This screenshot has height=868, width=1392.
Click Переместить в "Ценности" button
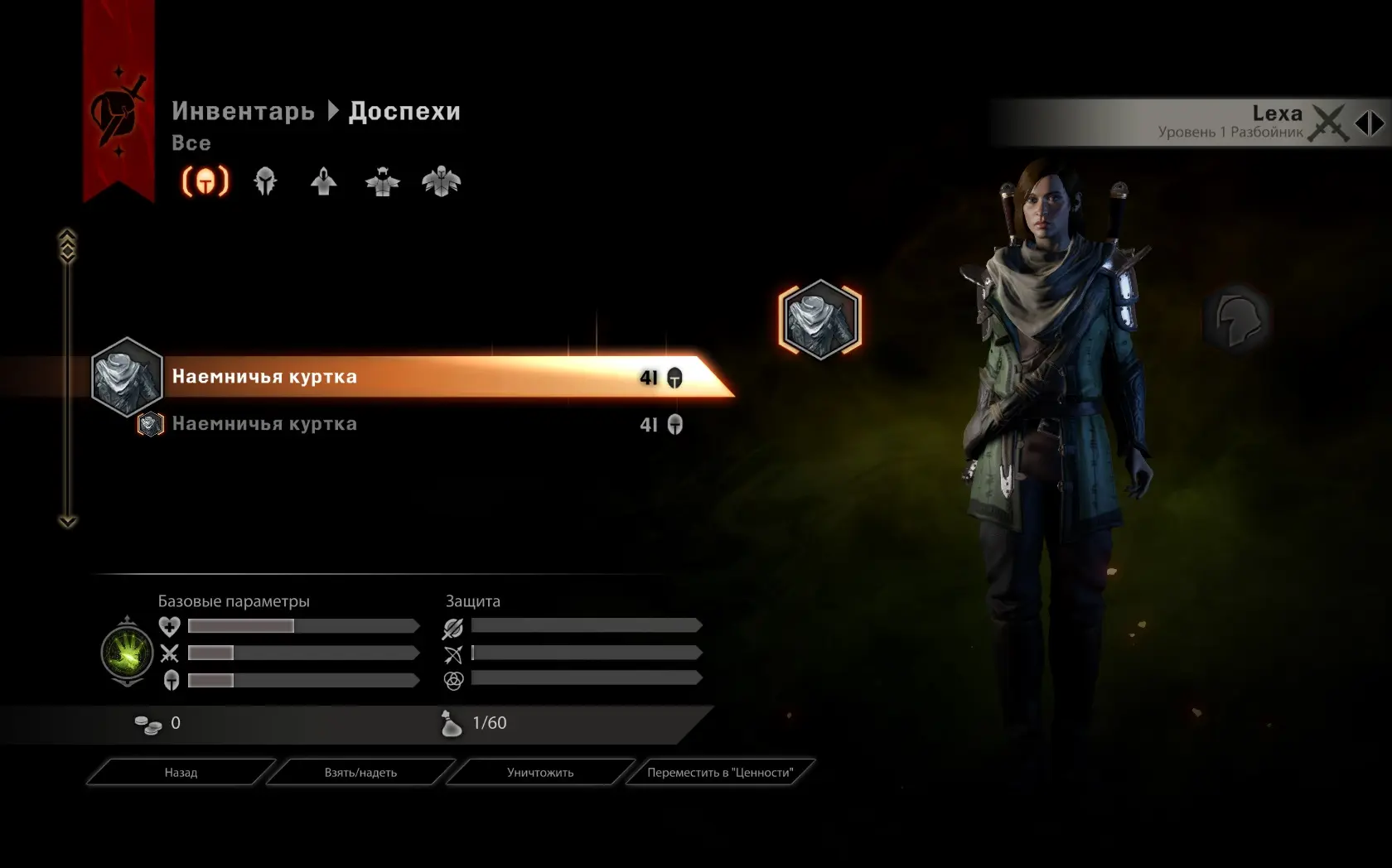(720, 772)
